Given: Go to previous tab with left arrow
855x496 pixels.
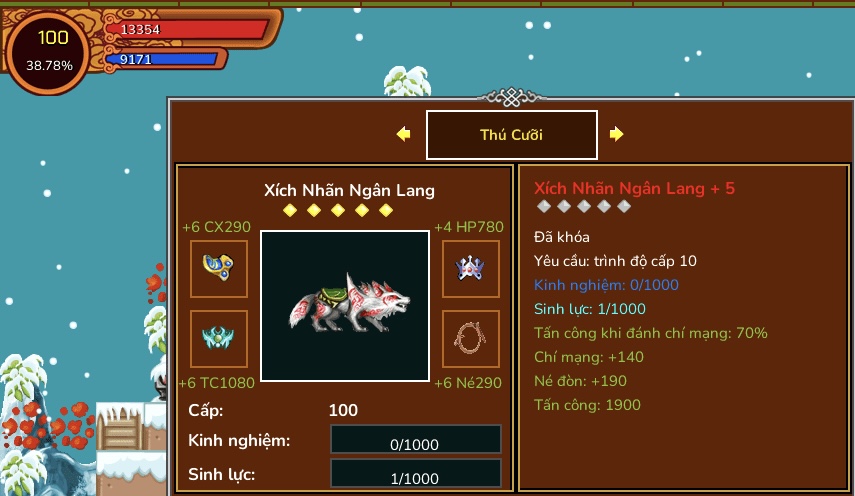Looking at the screenshot, I should pos(404,134).
